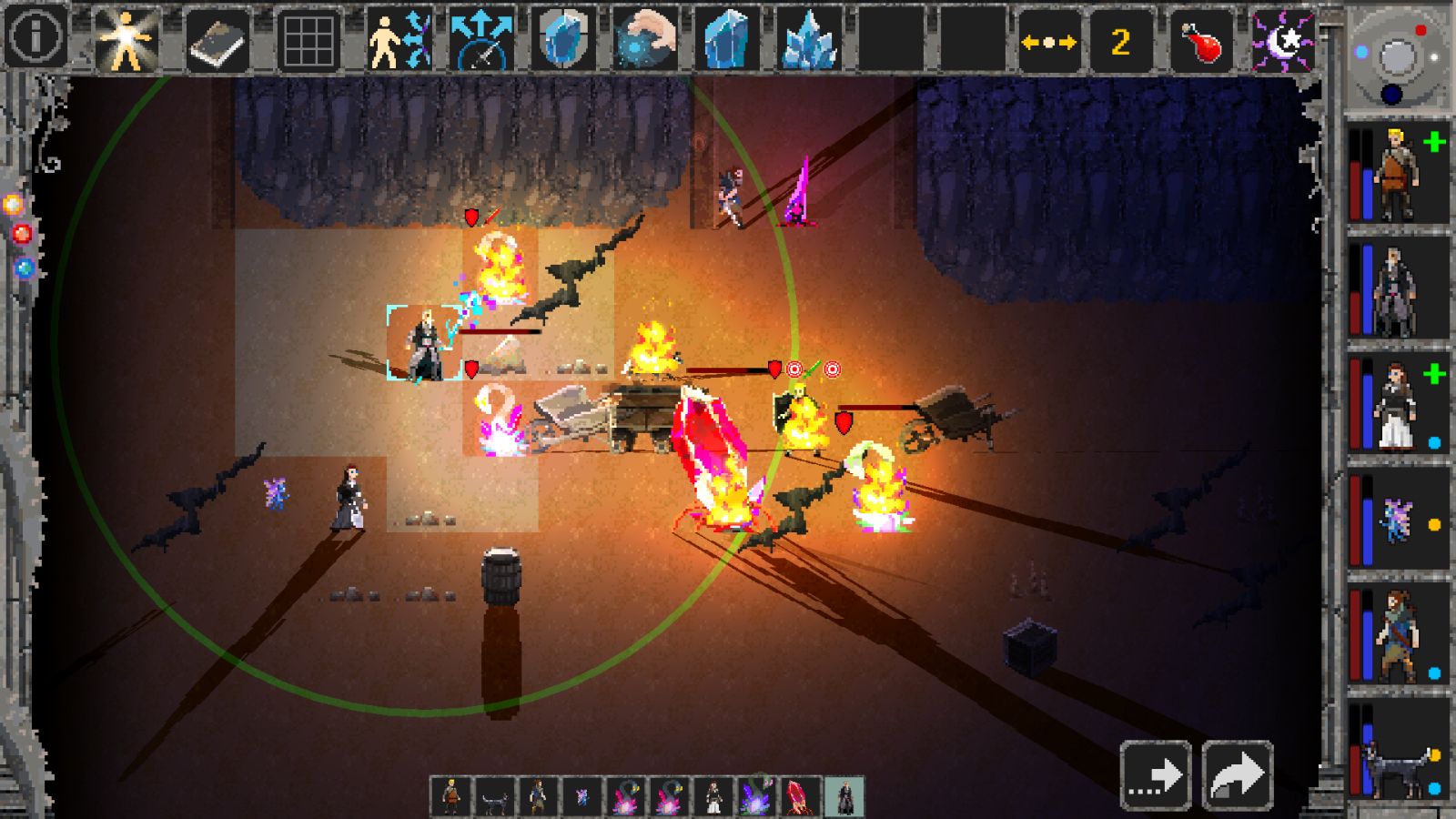The height and width of the screenshot is (819, 1456).
Task: Select the glowing figure ability icon
Action: 126,40
